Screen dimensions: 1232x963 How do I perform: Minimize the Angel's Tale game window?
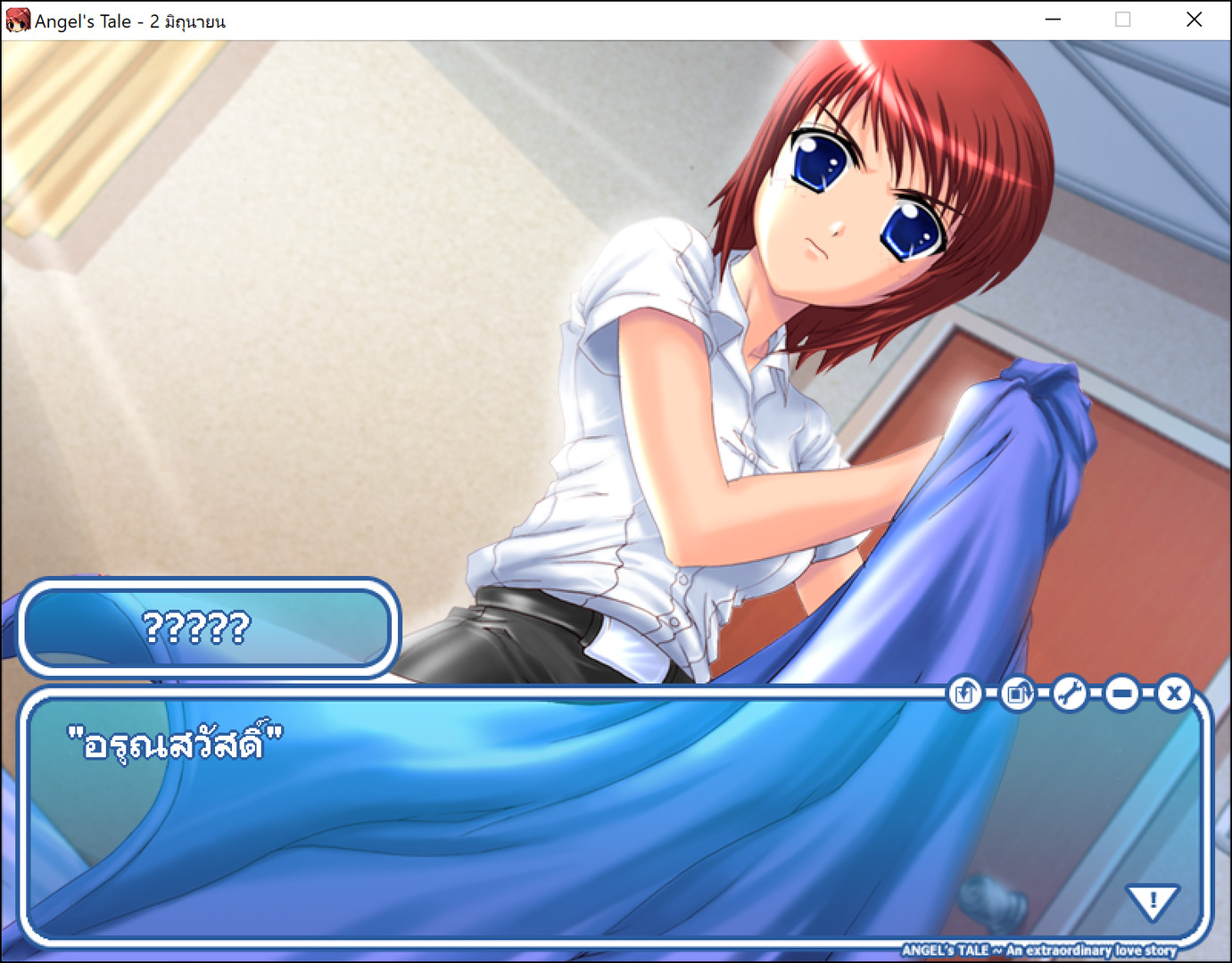[1053, 20]
